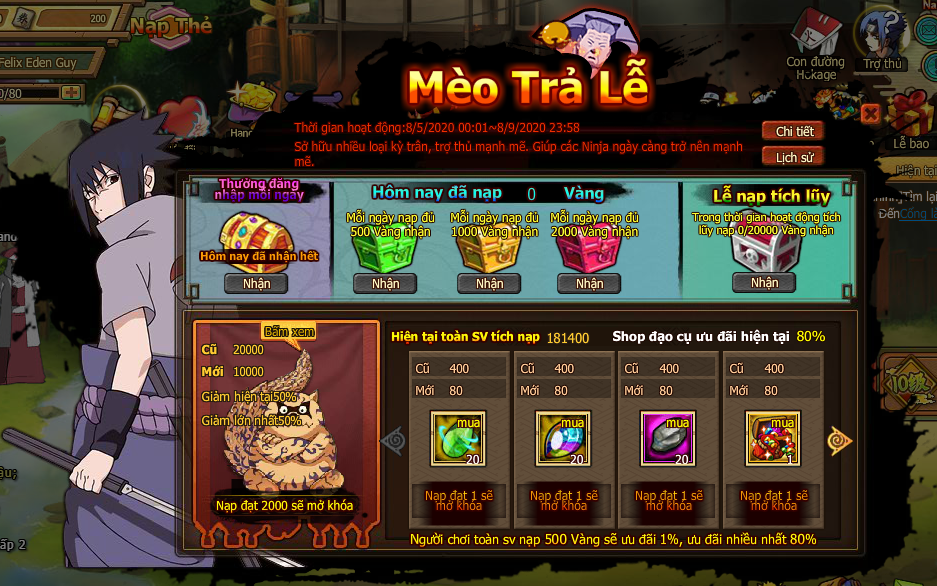937x586 pixels.
Task: Open the Bấm xem preview bubble
Action: pos(287,332)
